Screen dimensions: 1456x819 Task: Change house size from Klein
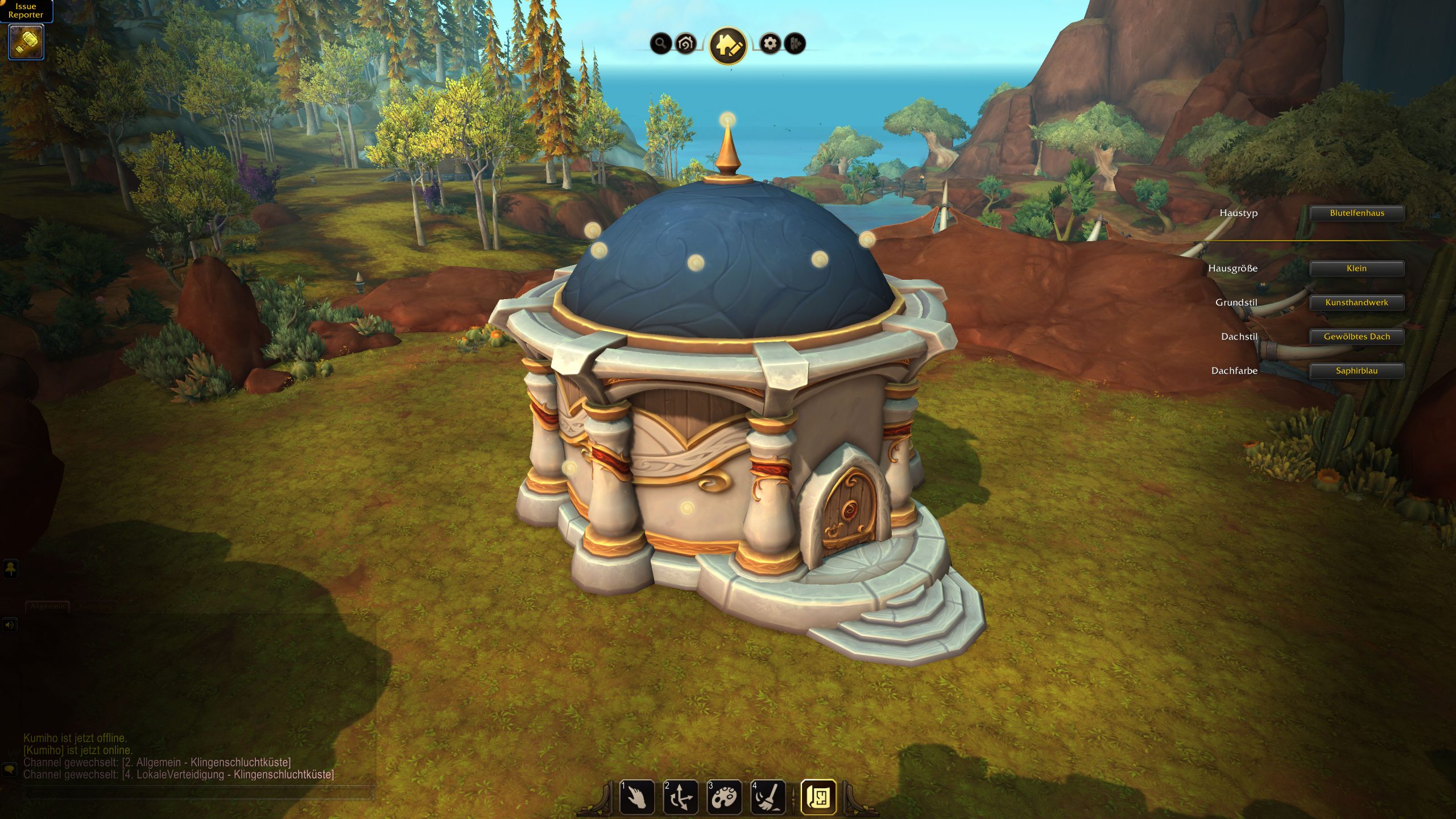coord(1356,268)
